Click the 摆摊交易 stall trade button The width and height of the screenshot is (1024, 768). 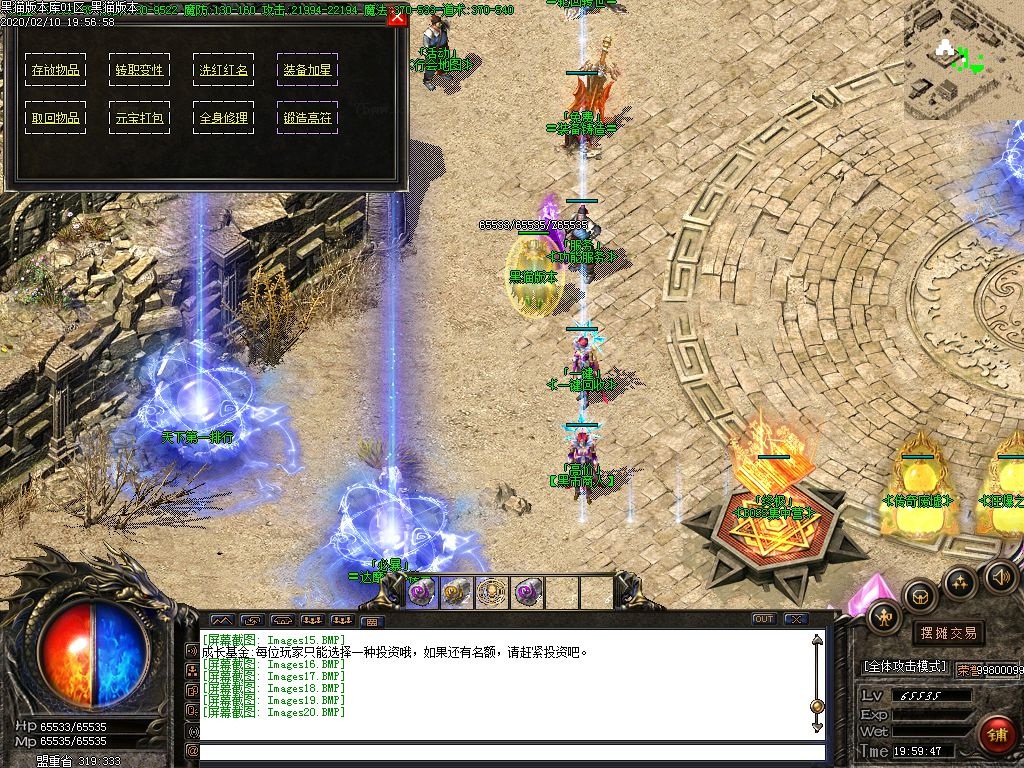(x=948, y=633)
